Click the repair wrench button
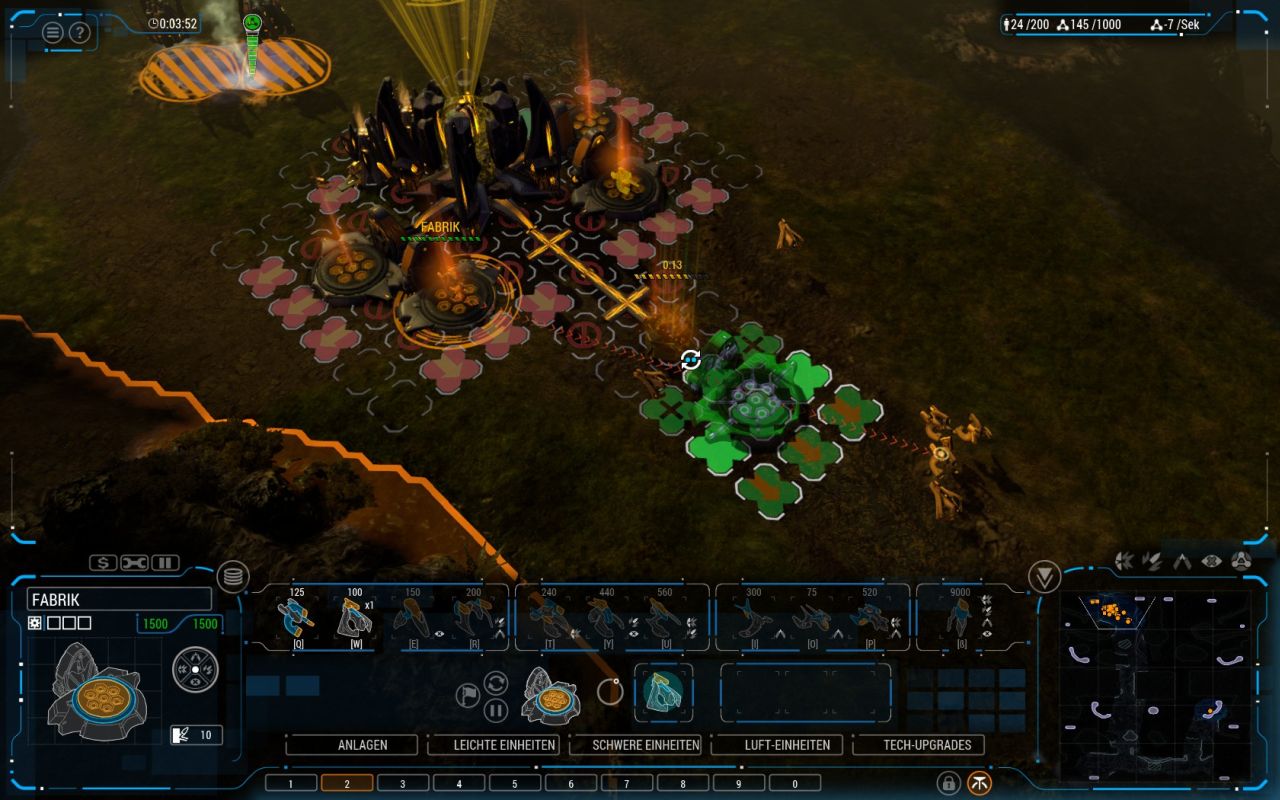 pos(134,563)
